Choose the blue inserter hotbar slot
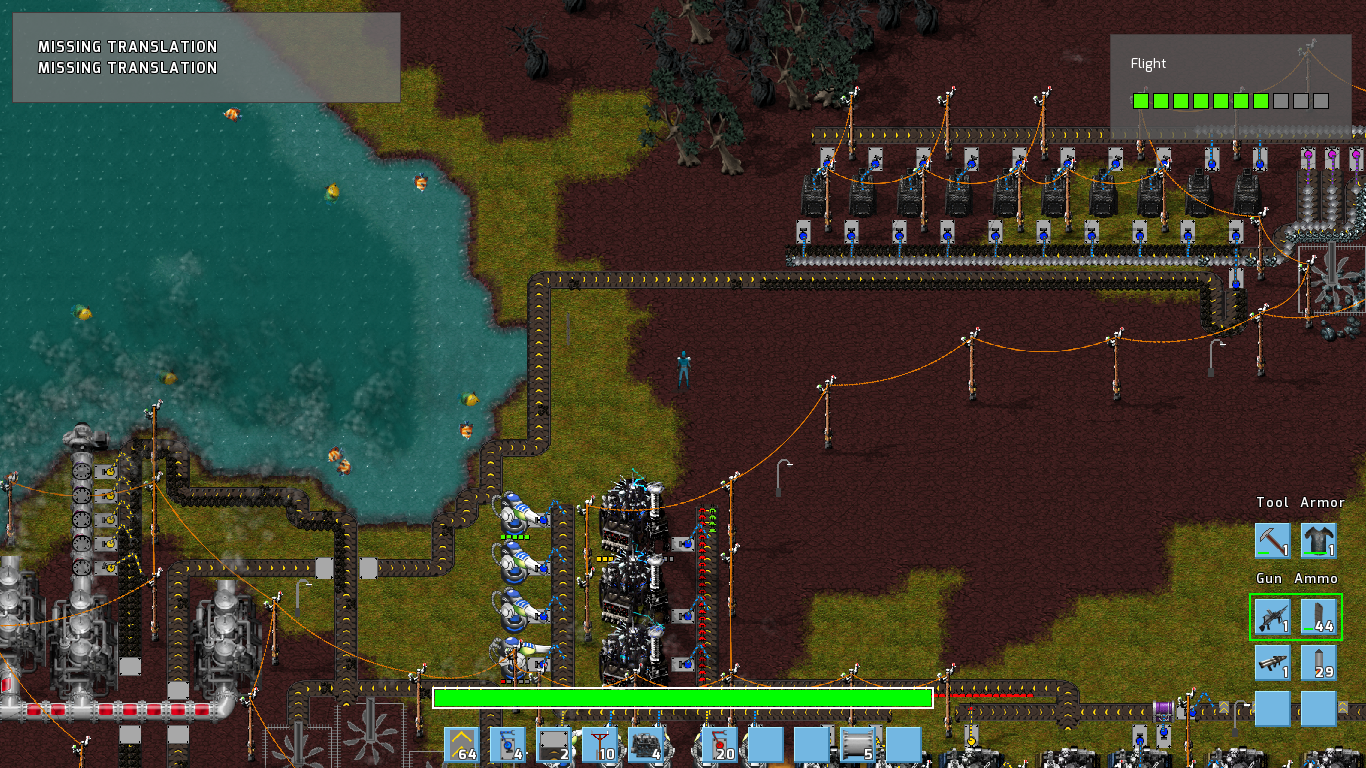 click(x=508, y=744)
